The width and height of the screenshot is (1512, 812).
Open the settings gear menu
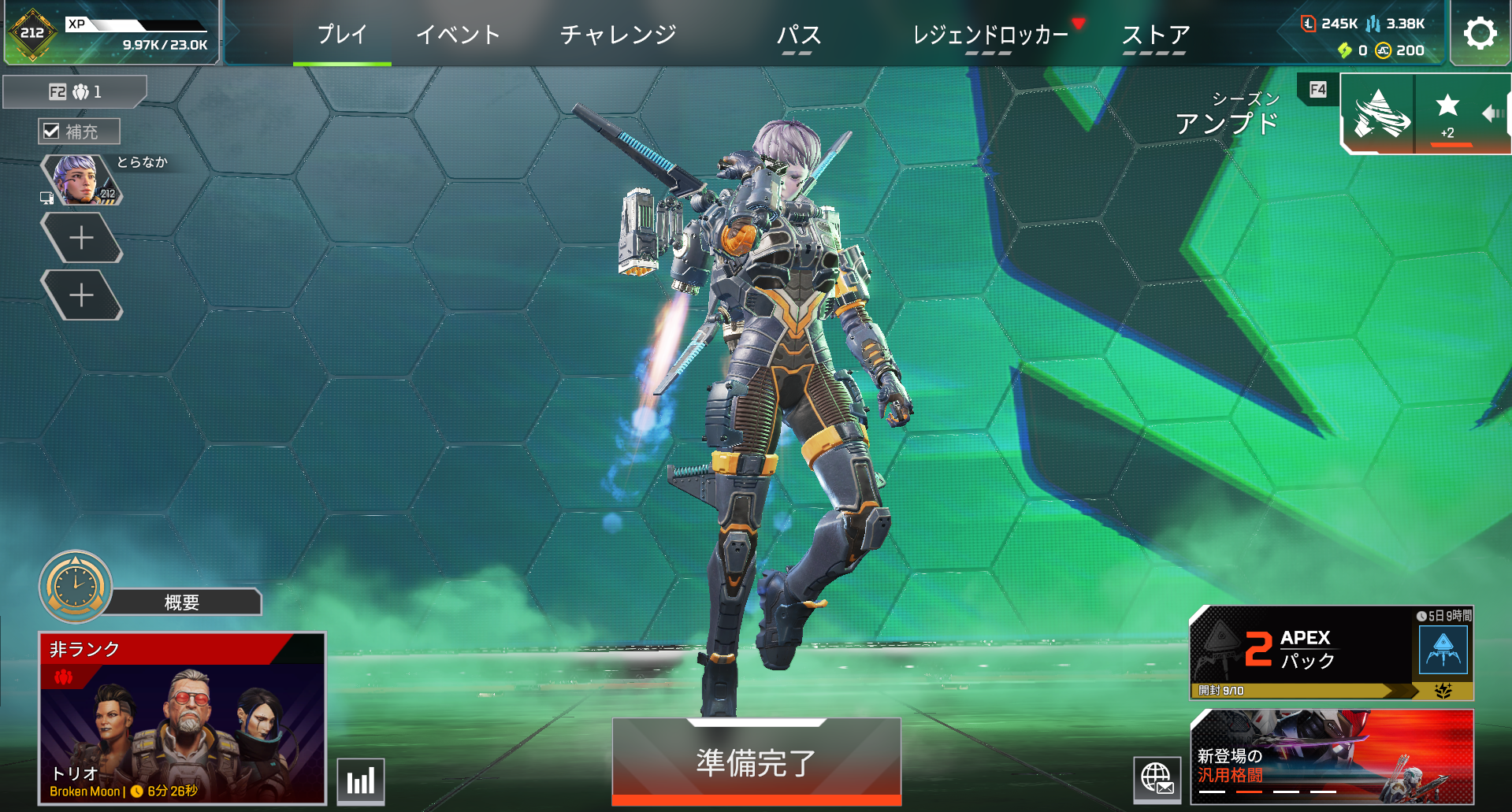point(1479,32)
